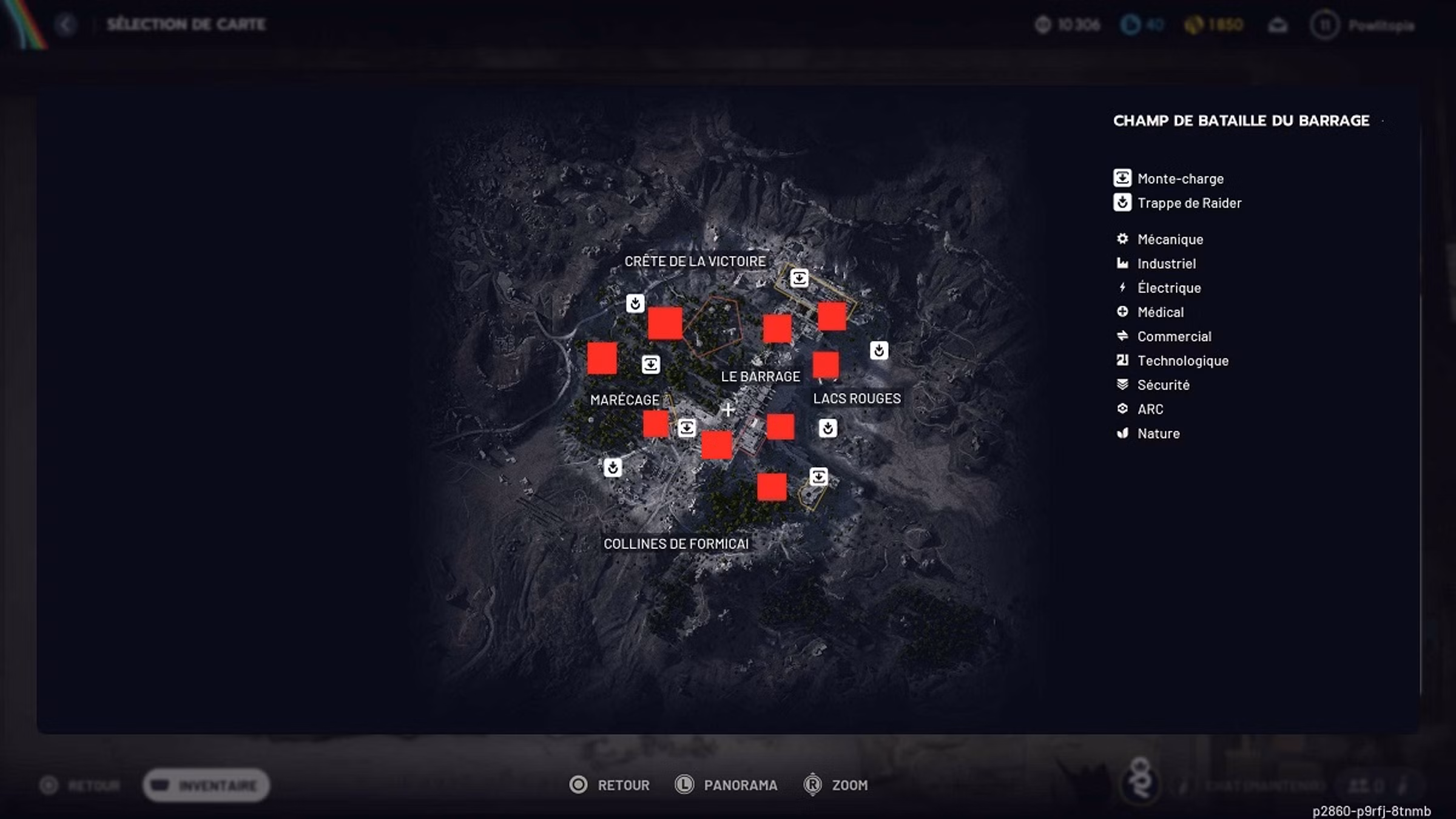This screenshot has height=819, width=1456.
Task: Click the Électrique lightning icon
Action: click(x=1122, y=288)
